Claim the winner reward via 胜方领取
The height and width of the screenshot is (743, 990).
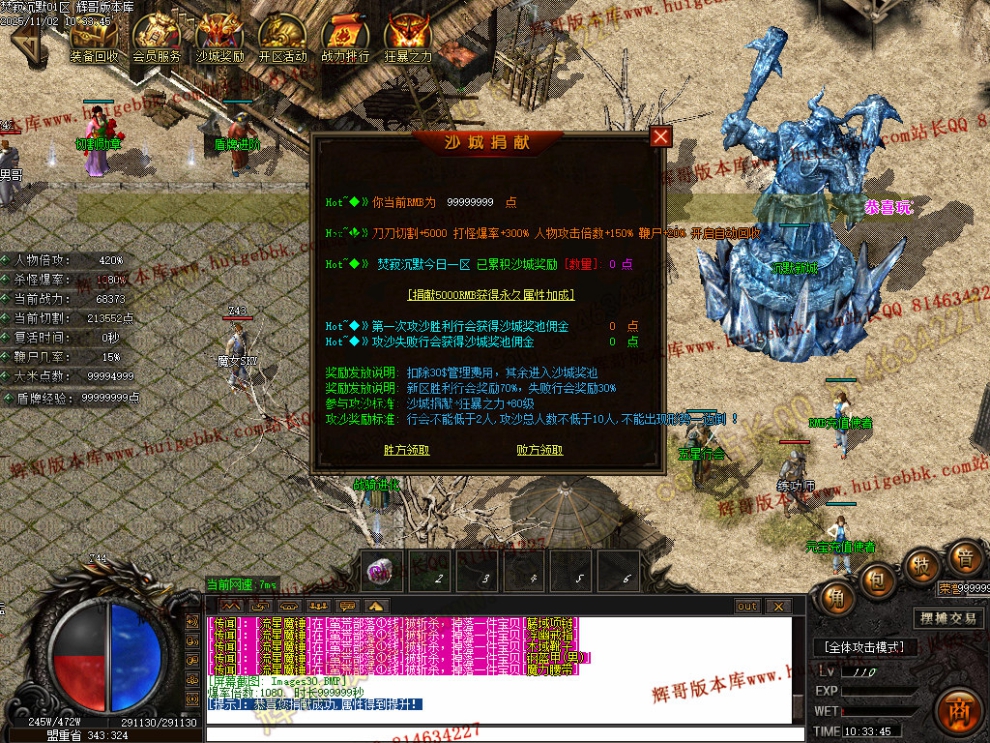tap(407, 450)
